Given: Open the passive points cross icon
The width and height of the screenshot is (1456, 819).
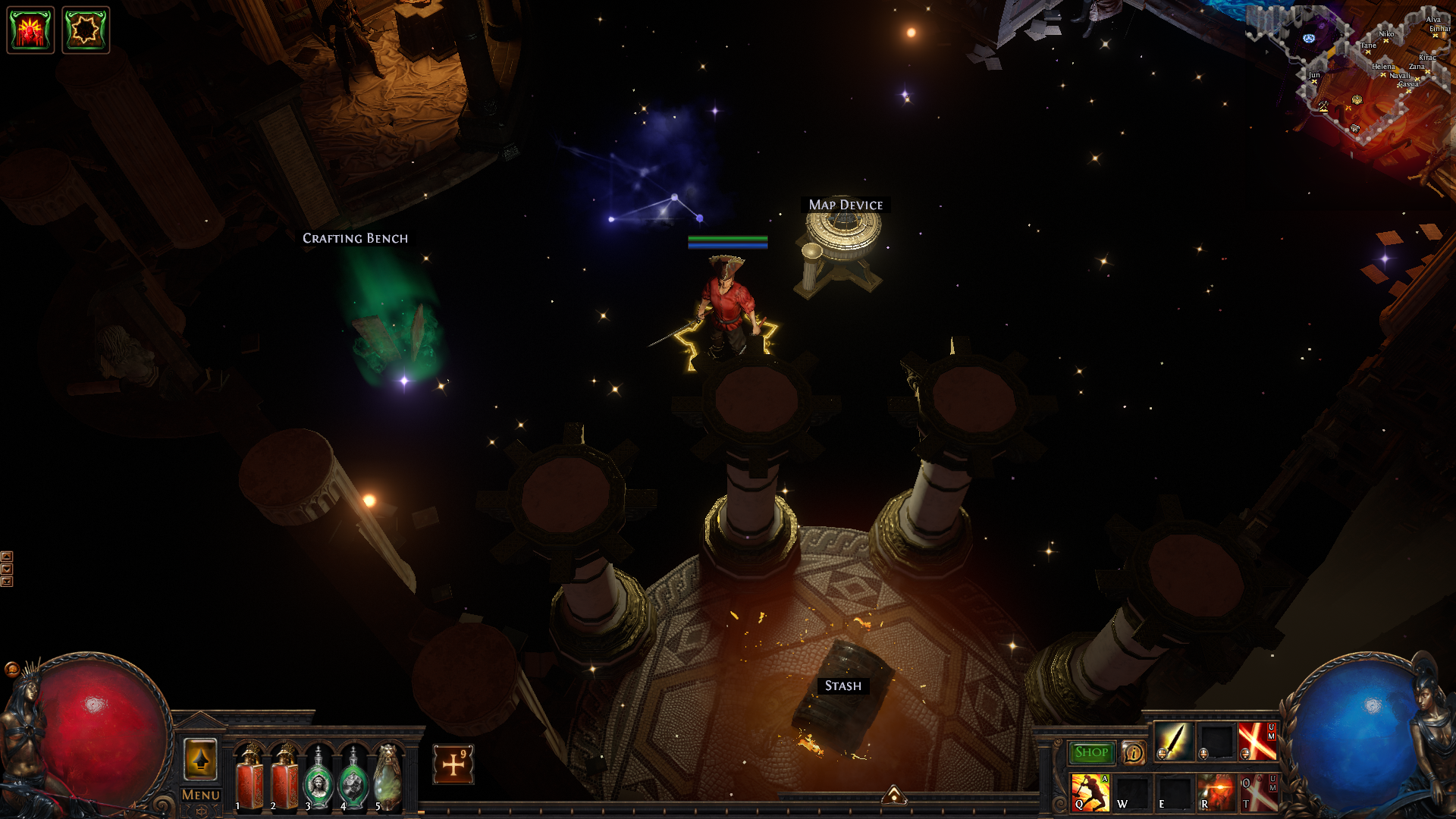Looking at the screenshot, I should pyautogui.click(x=453, y=764).
